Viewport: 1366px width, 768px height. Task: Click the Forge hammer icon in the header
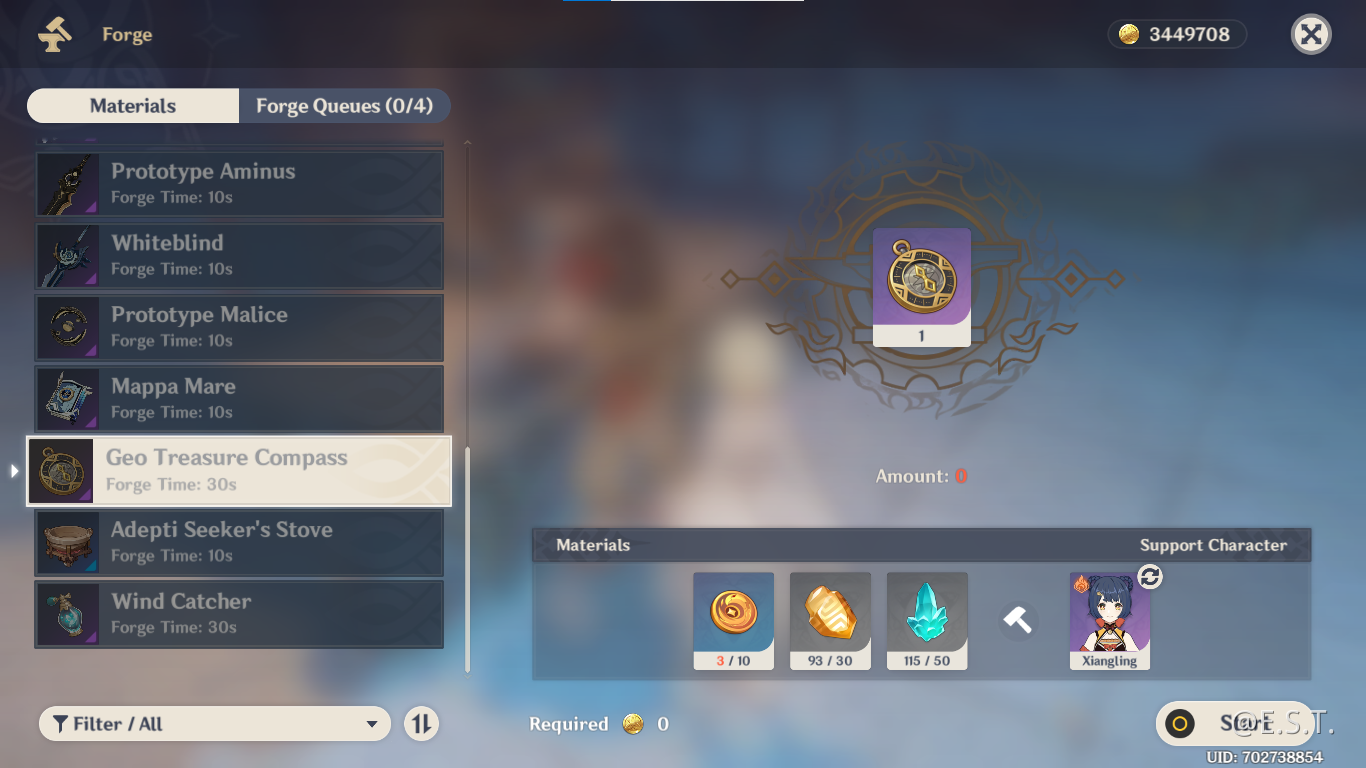(55, 34)
